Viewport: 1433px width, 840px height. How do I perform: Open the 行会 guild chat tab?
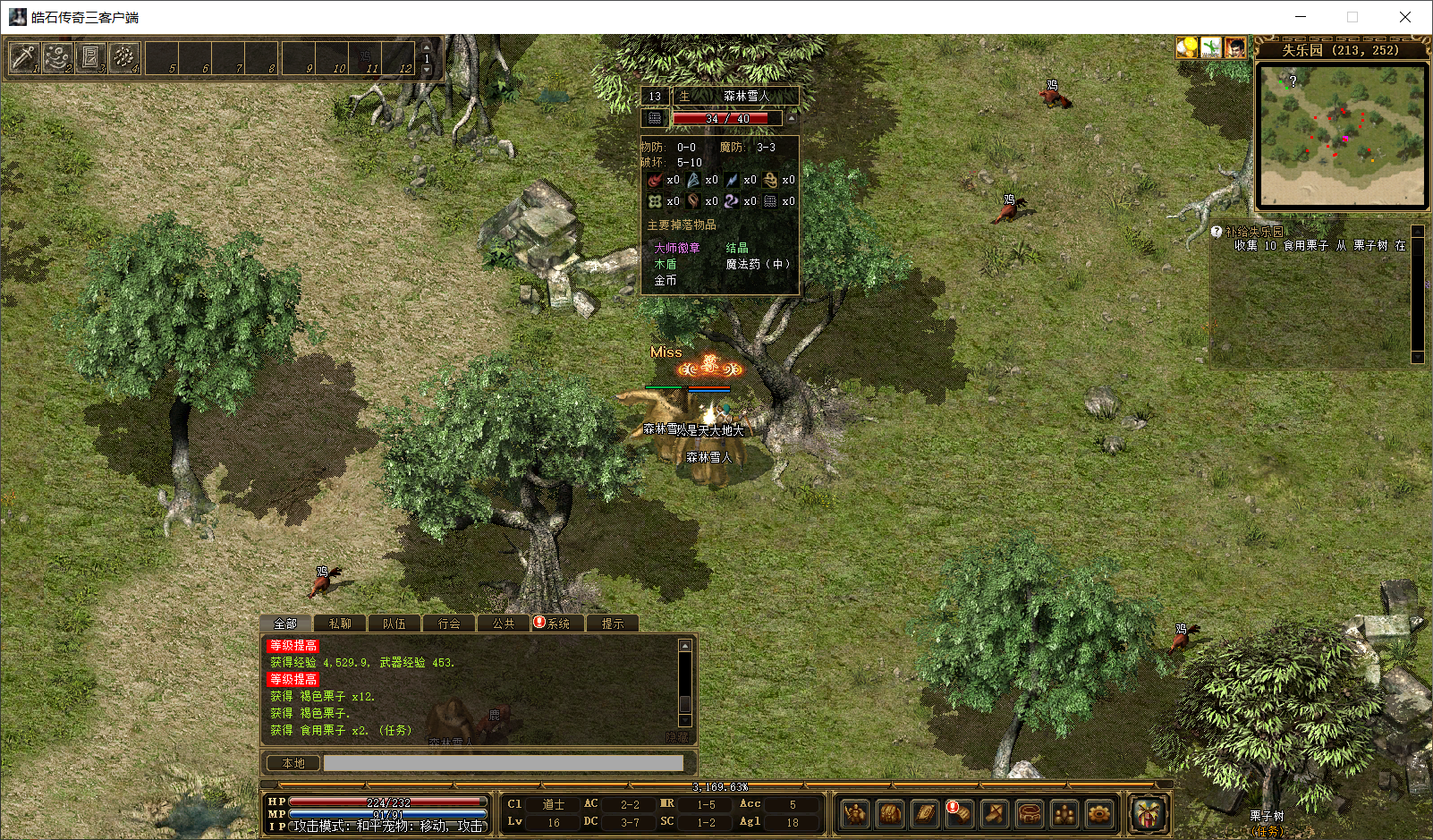[449, 624]
